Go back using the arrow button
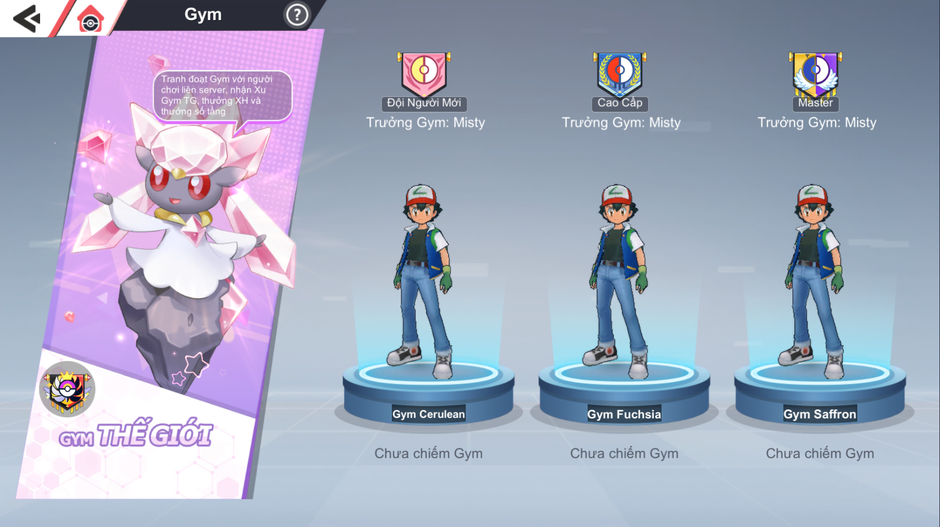 click(x=27, y=18)
